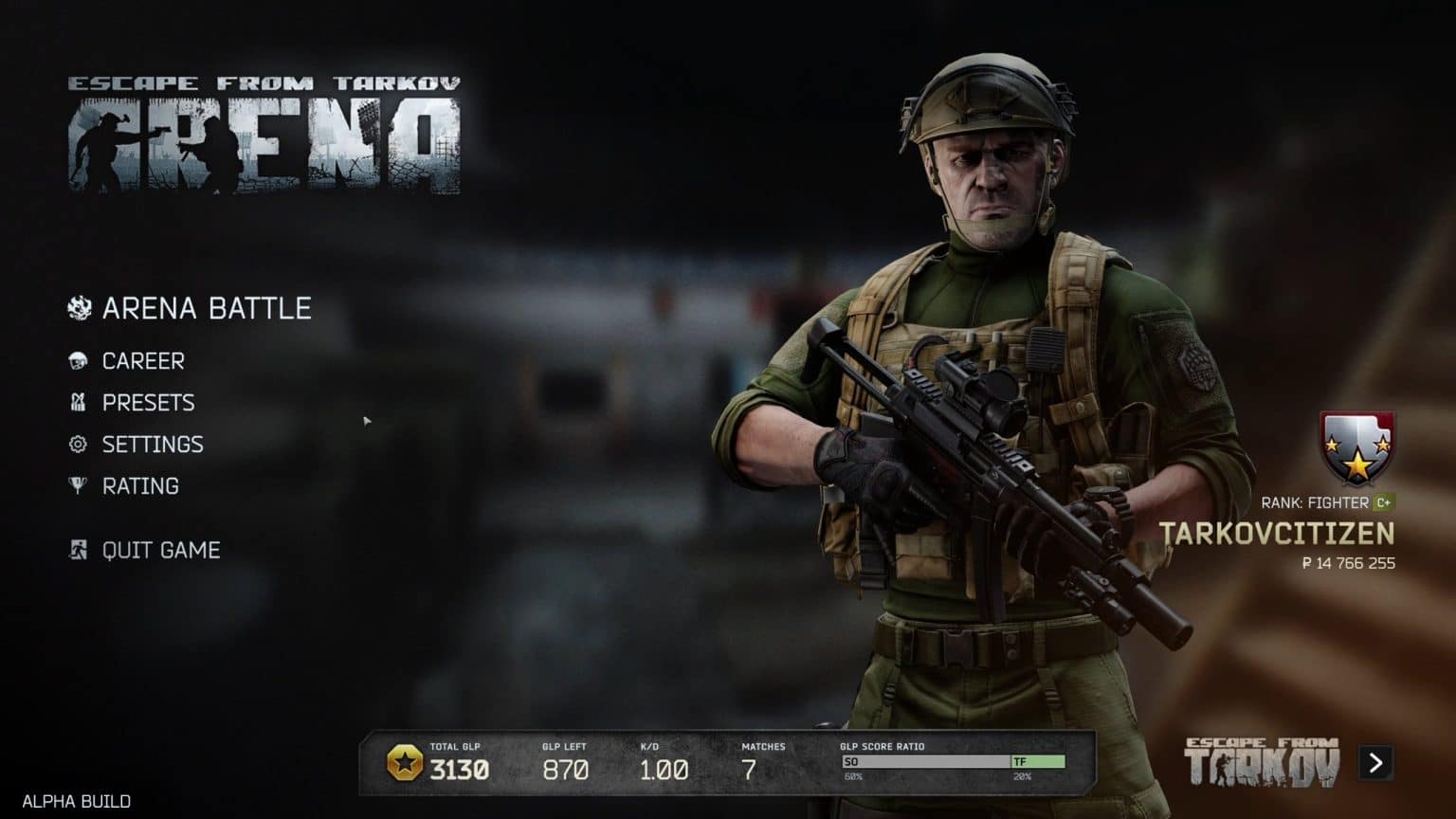Screen dimensions: 1456x819
Task: Select Rating from the menu list
Action: [x=139, y=485]
